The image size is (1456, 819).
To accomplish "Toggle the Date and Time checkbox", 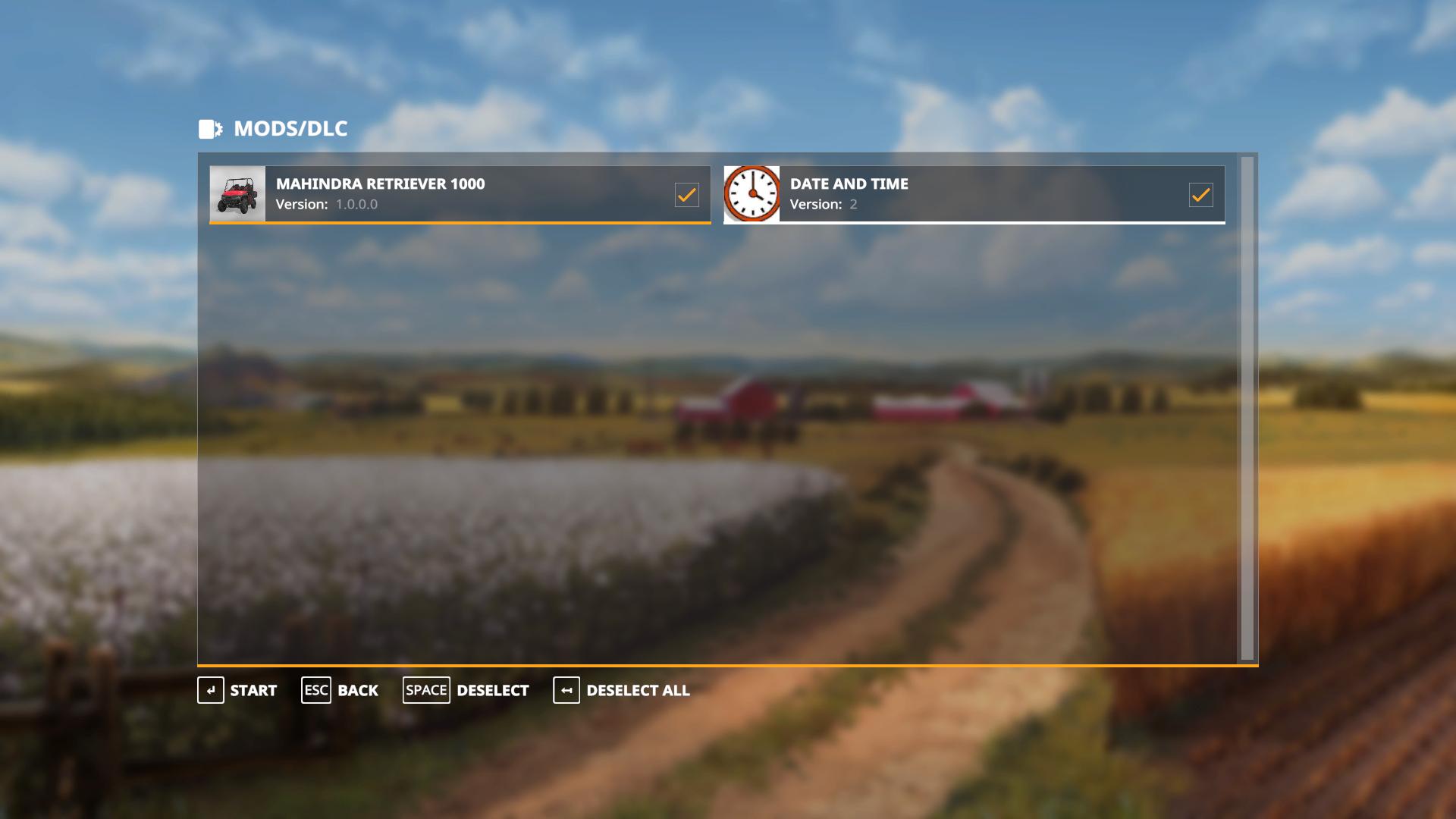I will 1200,195.
